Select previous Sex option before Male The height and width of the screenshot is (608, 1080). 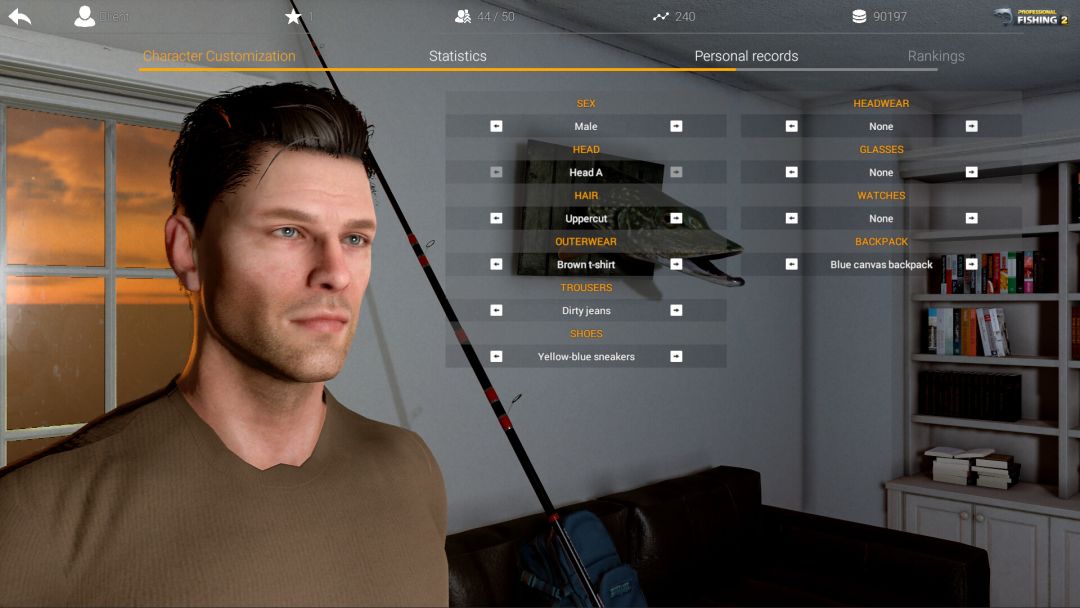tap(496, 126)
